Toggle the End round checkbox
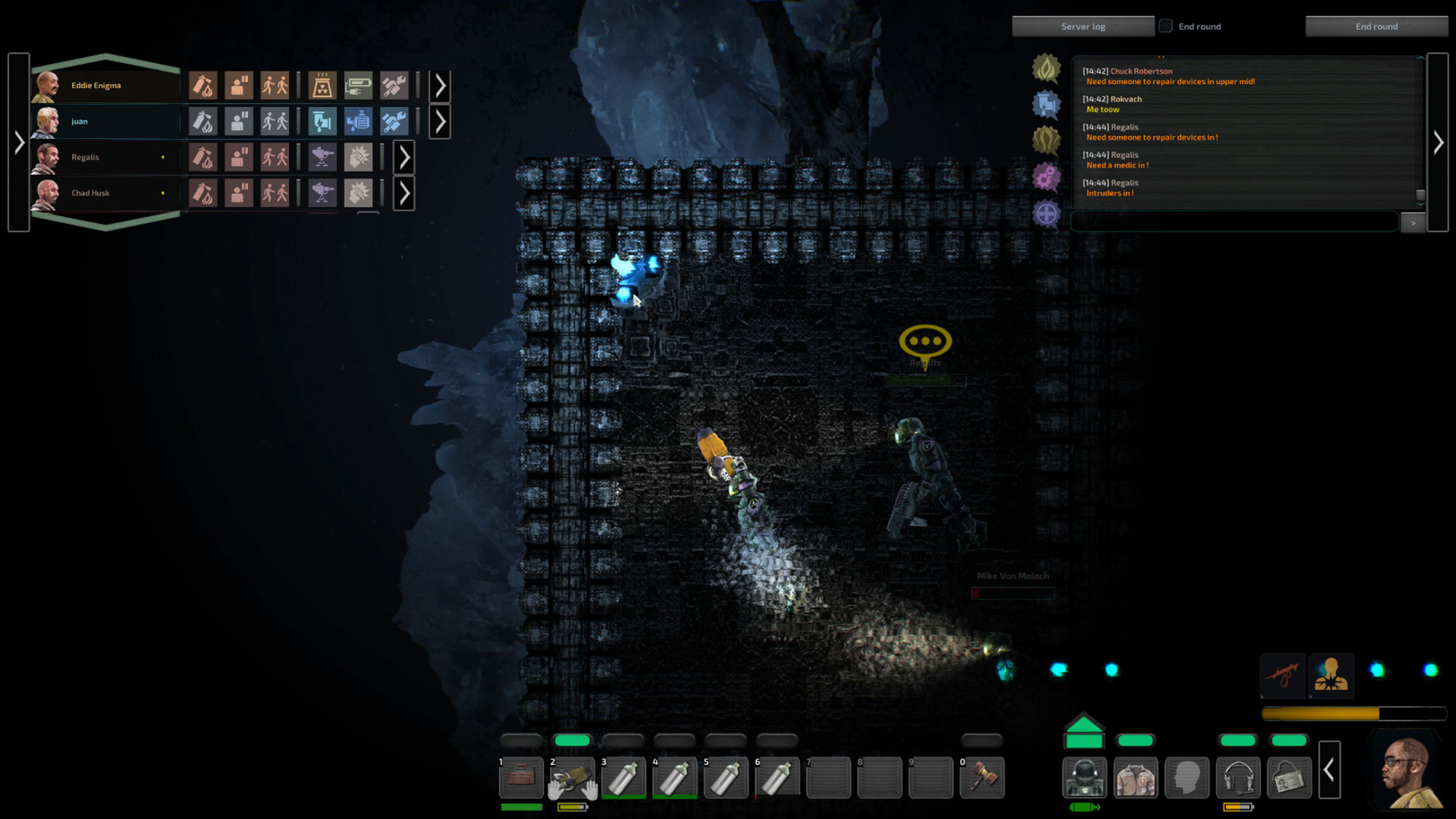This screenshot has height=819, width=1456. point(1165,25)
